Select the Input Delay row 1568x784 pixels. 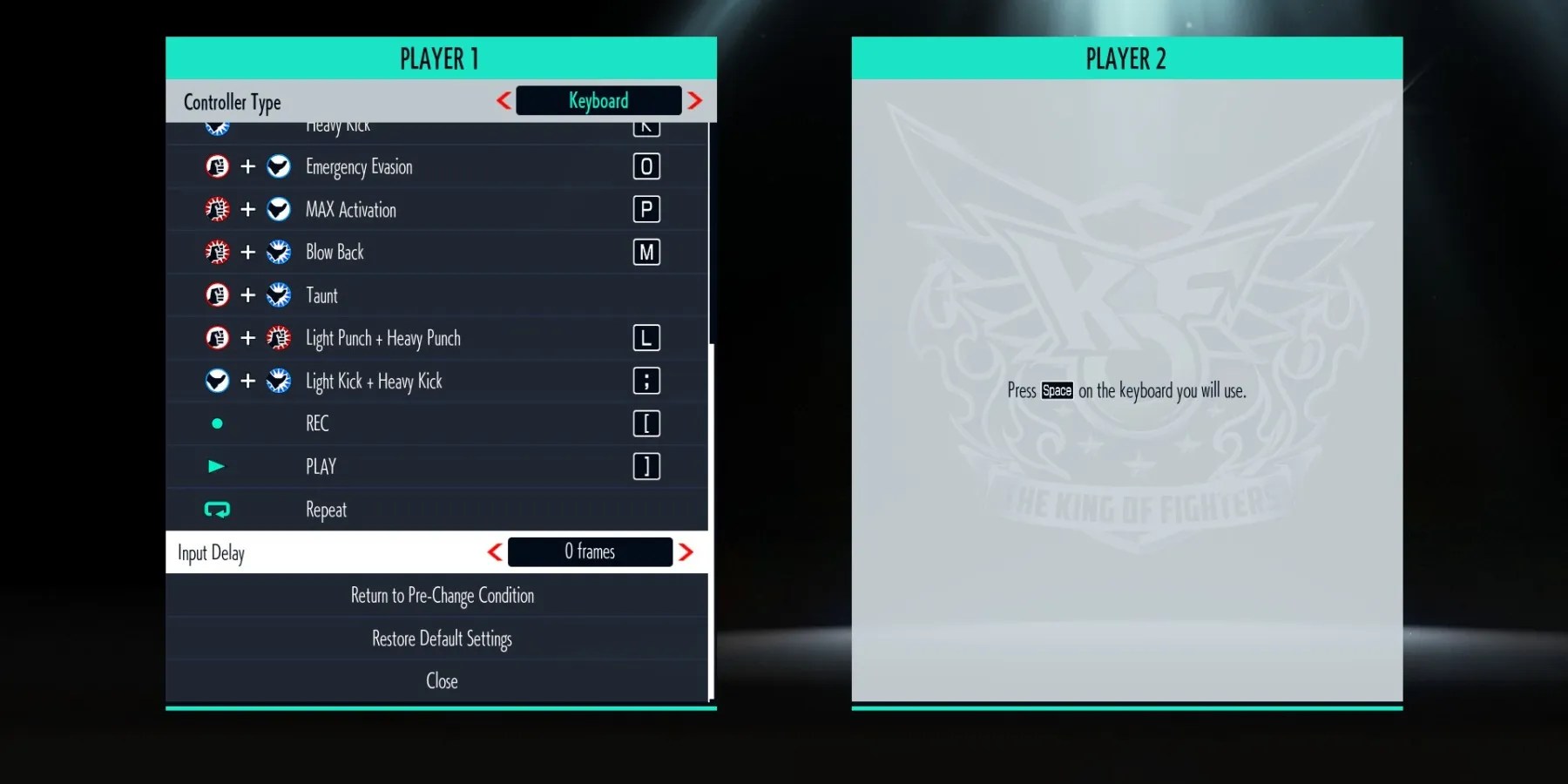[x=348, y=552]
